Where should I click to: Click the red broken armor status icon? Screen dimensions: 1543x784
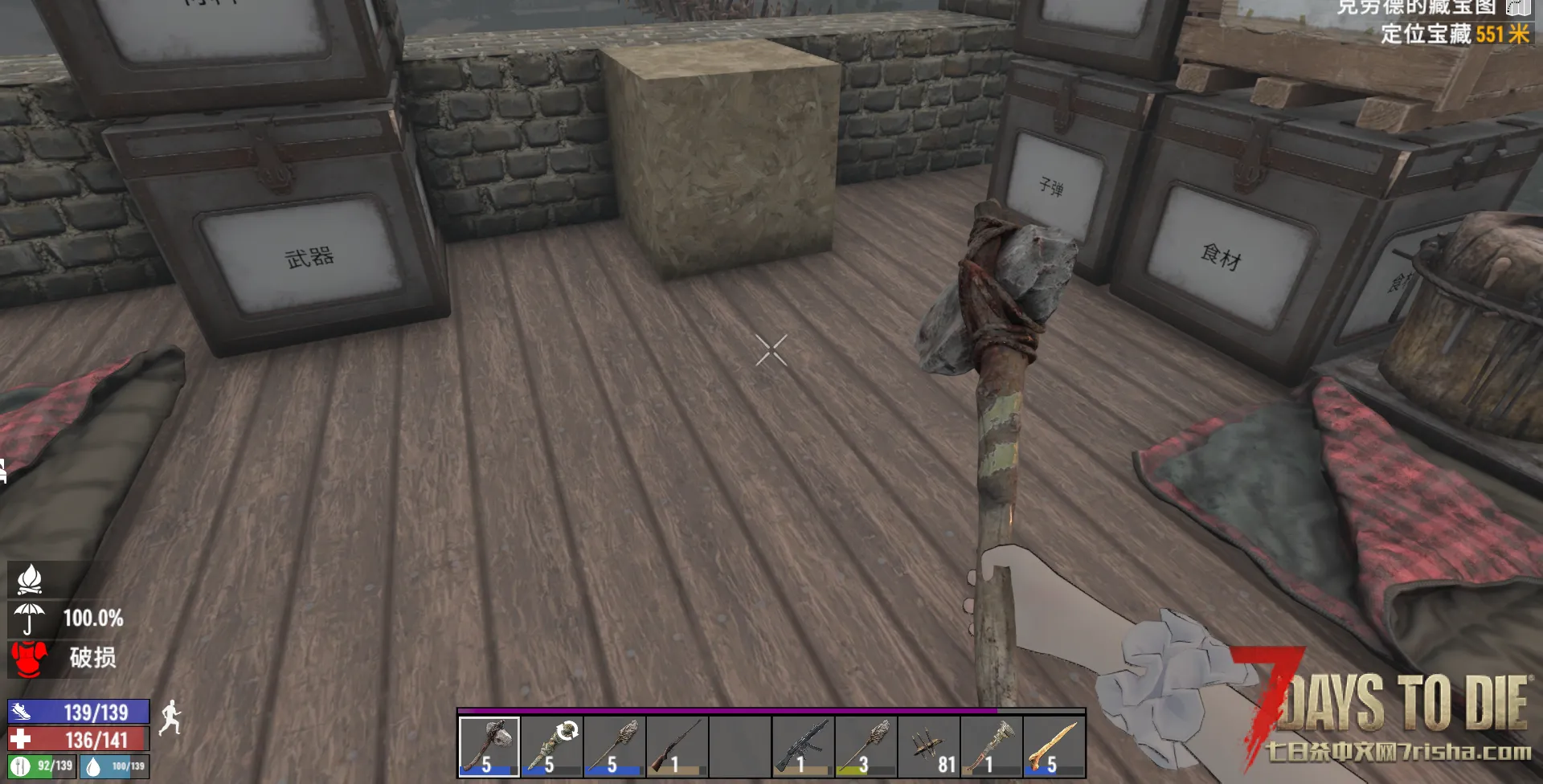coord(29,658)
